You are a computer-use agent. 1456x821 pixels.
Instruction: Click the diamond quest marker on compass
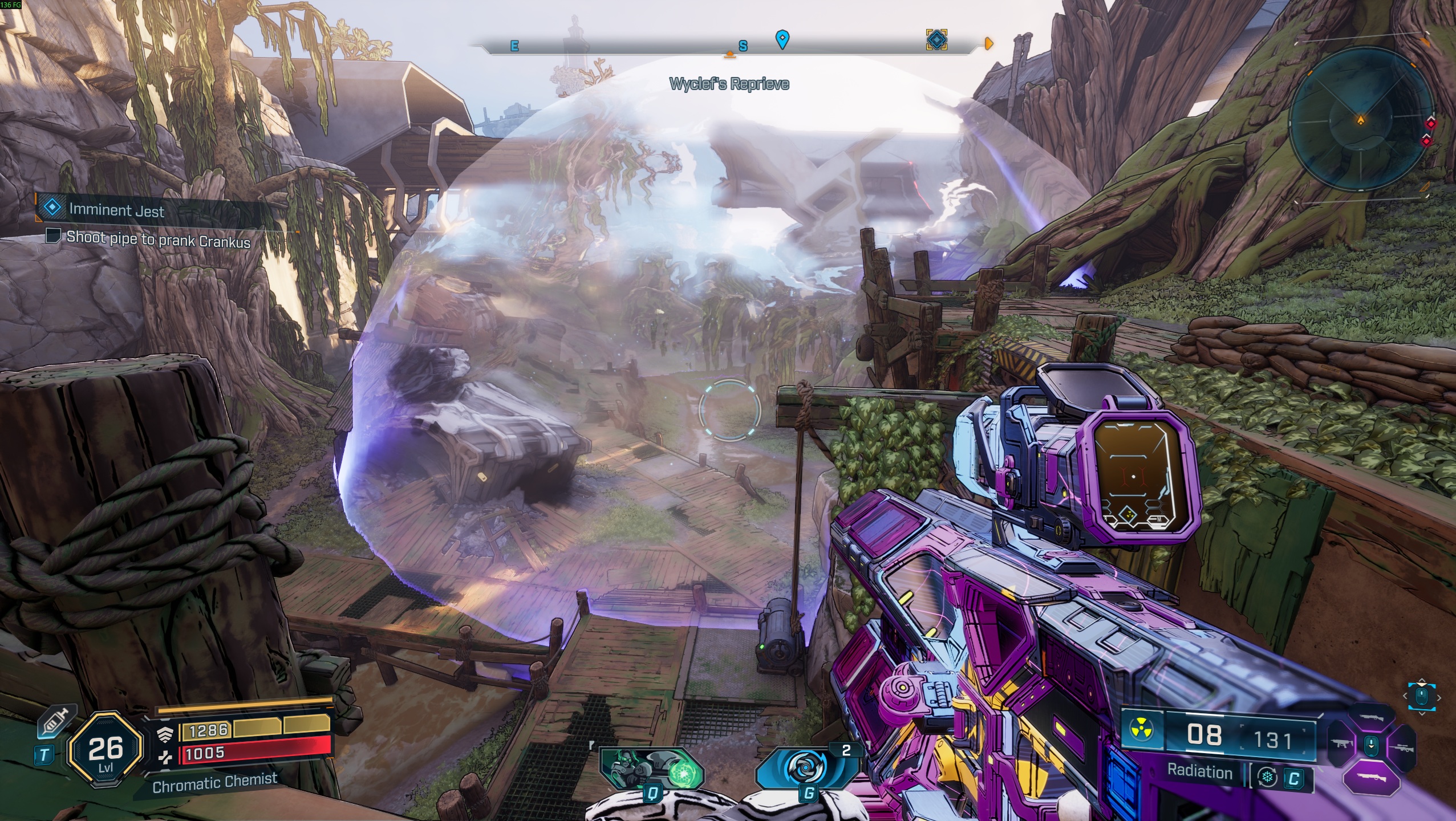[936, 40]
